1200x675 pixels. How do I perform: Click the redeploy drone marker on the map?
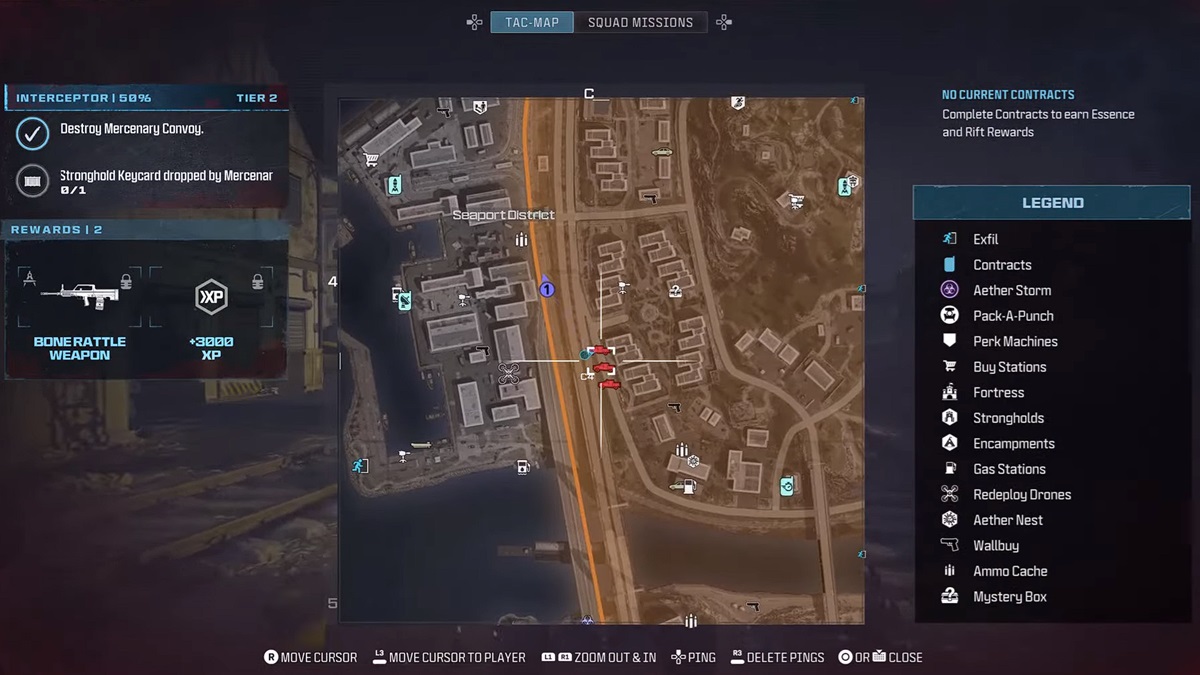click(x=508, y=374)
